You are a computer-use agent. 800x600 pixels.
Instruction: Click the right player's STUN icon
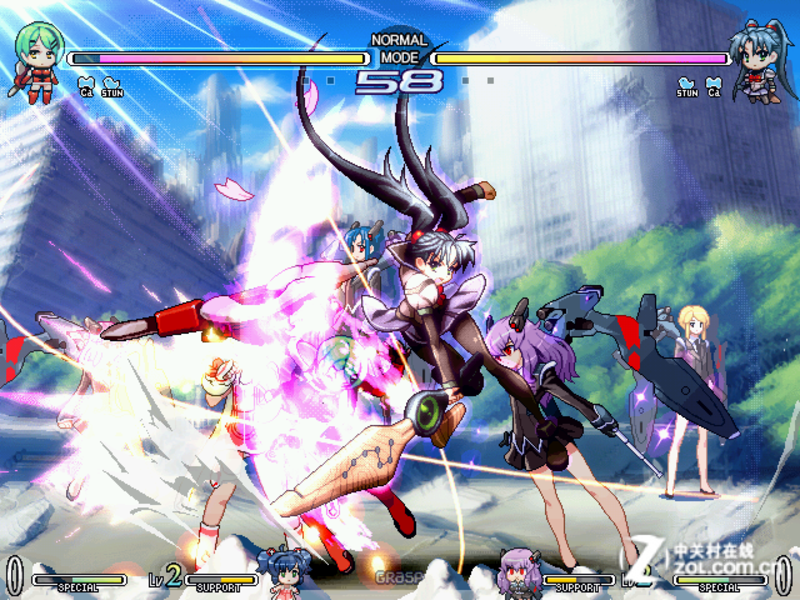[x=687, y=88]
